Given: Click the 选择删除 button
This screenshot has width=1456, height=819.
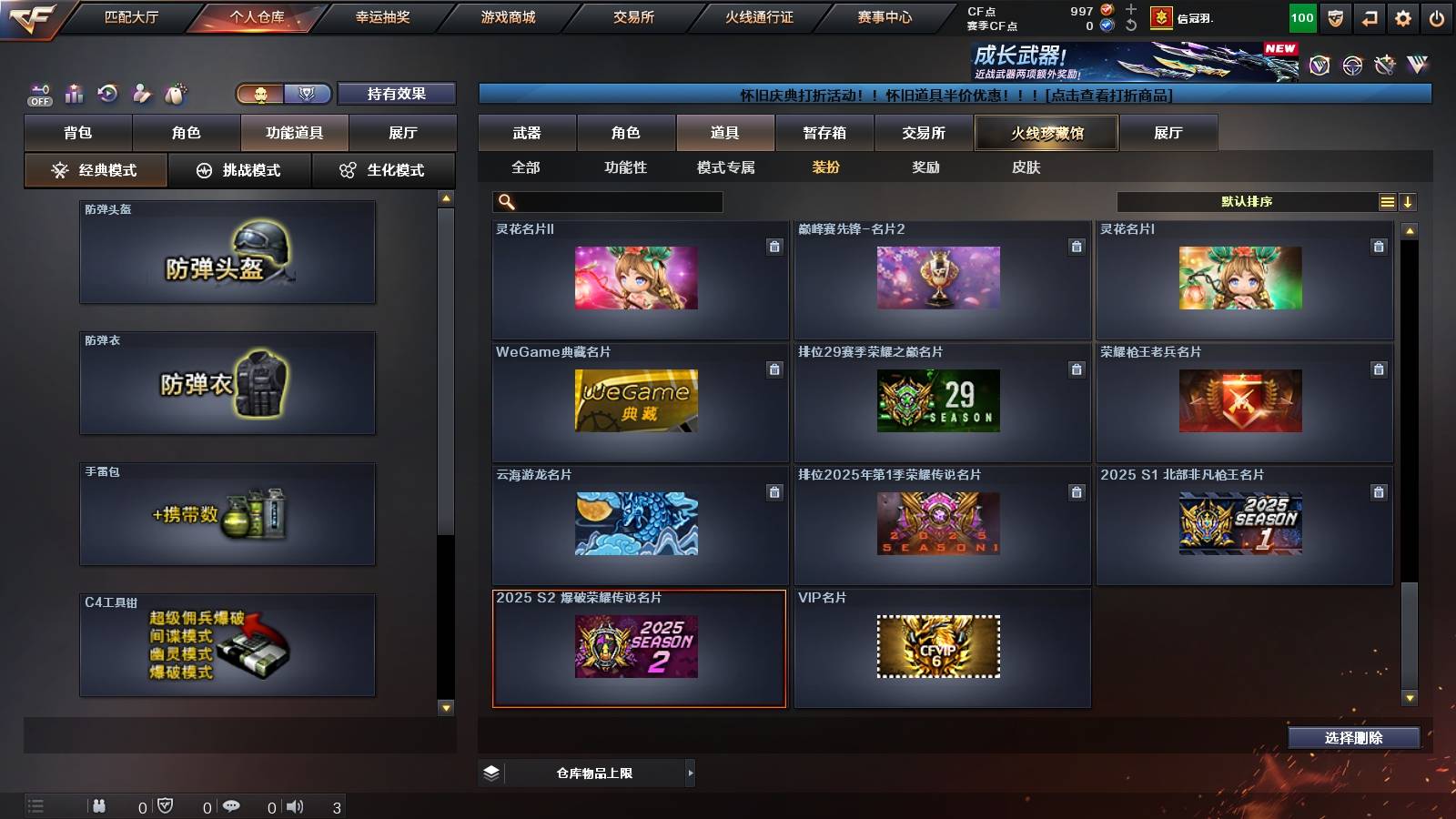Looking at the screenshot, I should pos(1354,737).
